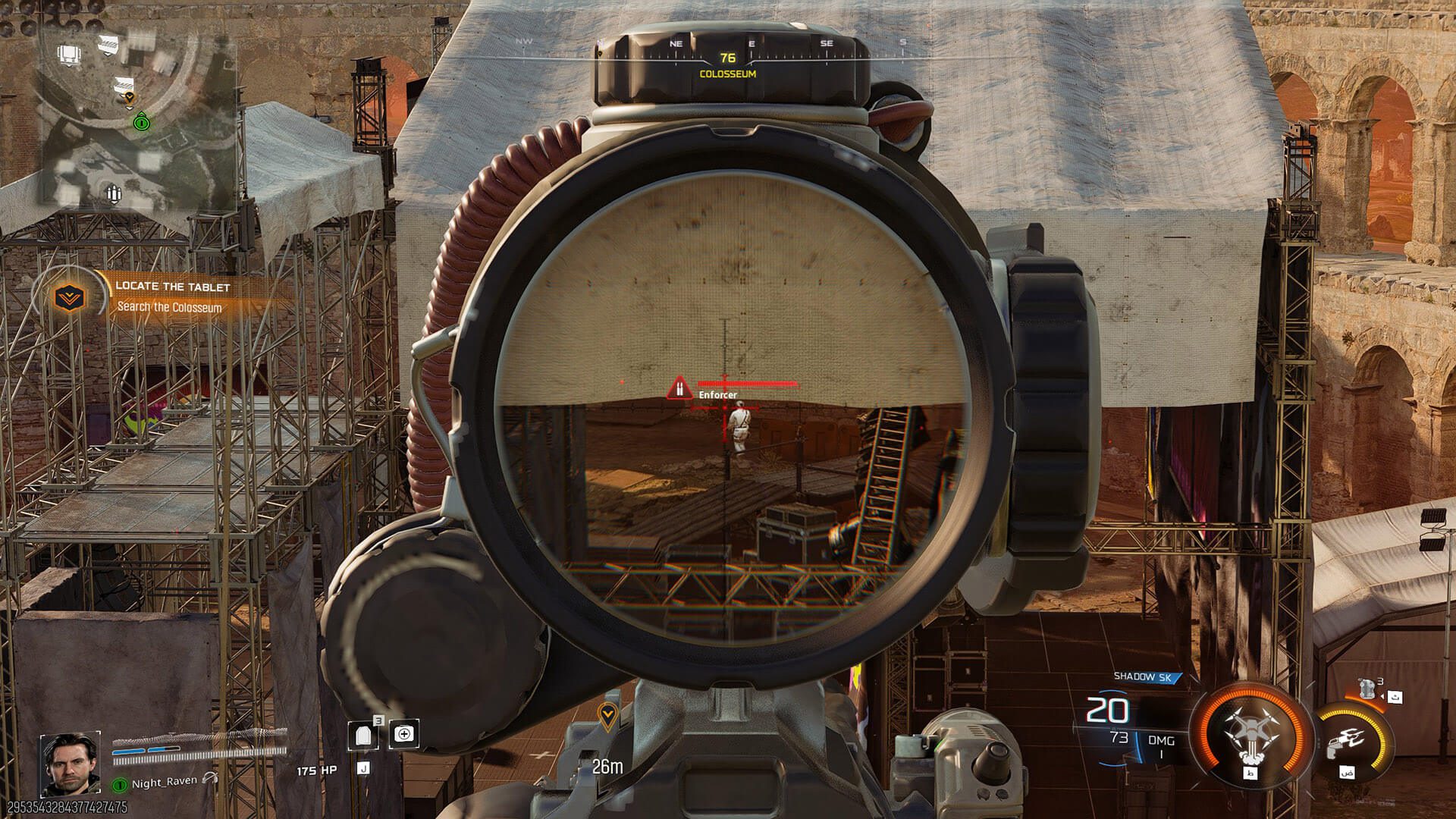Select the armor plate slot

click(362, 734)
